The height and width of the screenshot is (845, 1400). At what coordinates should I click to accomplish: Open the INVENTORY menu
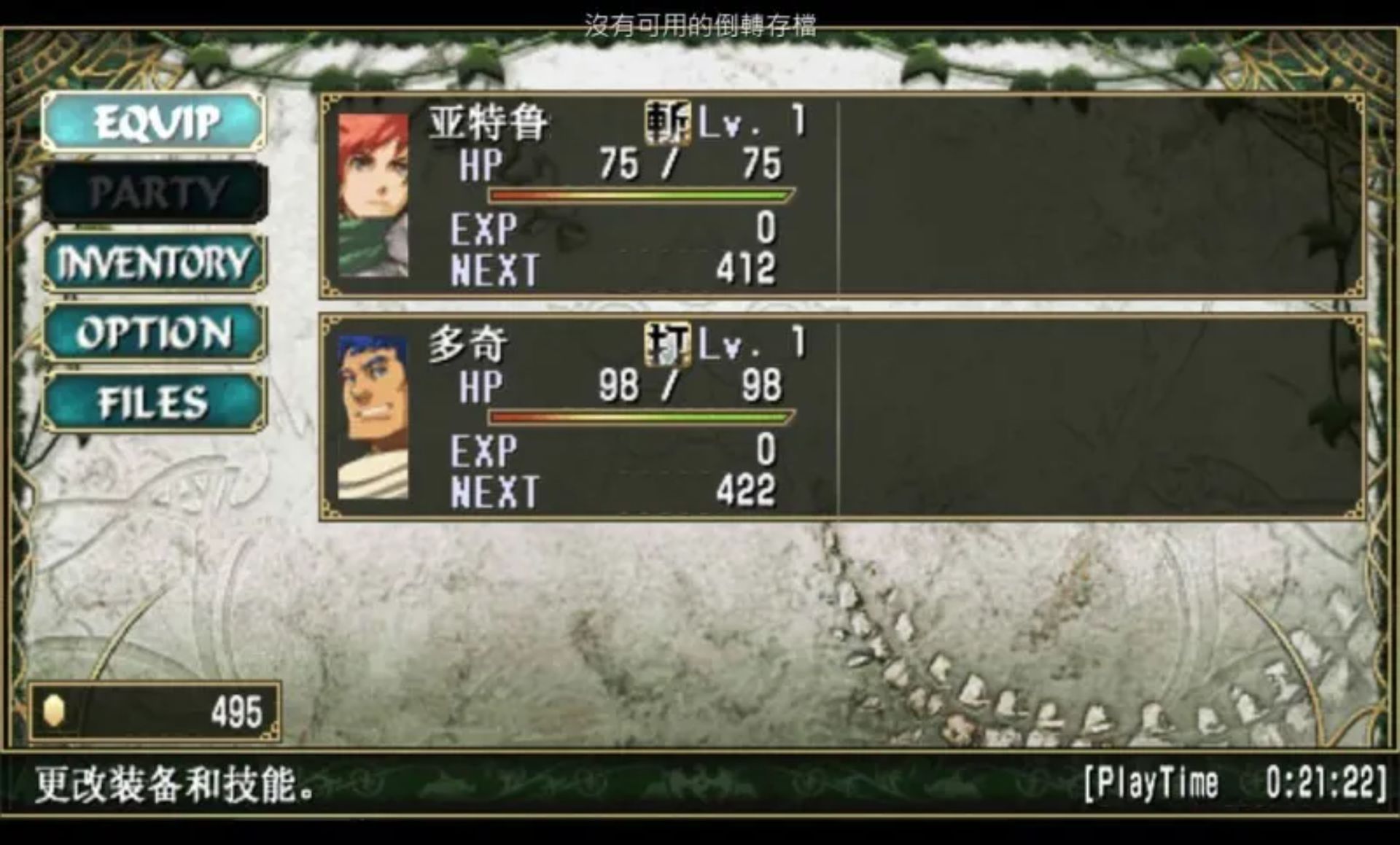(x=154, y=262)
